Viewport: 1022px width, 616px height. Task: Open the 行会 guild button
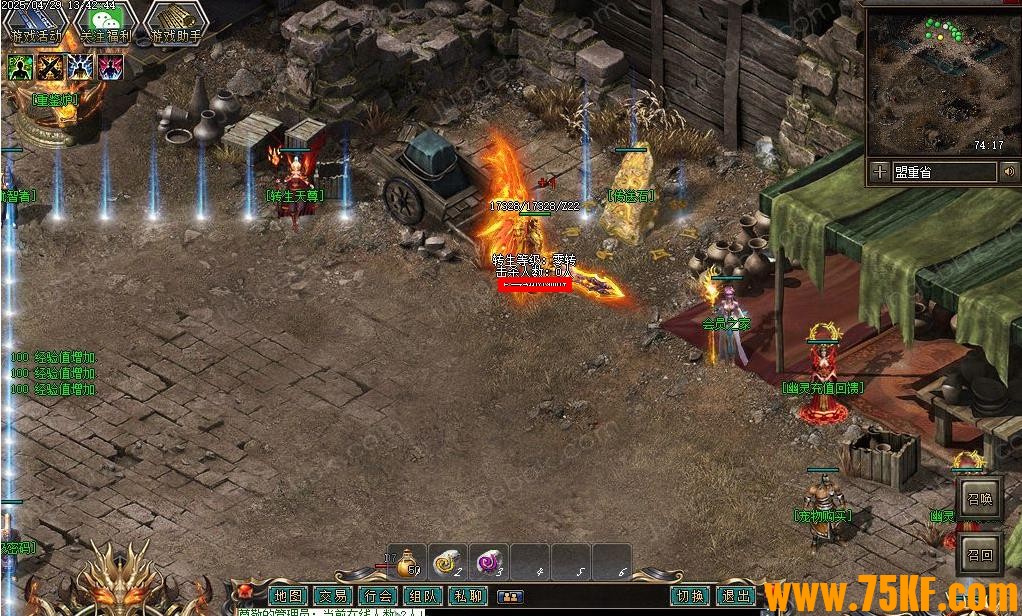click(x=378, y=596)
